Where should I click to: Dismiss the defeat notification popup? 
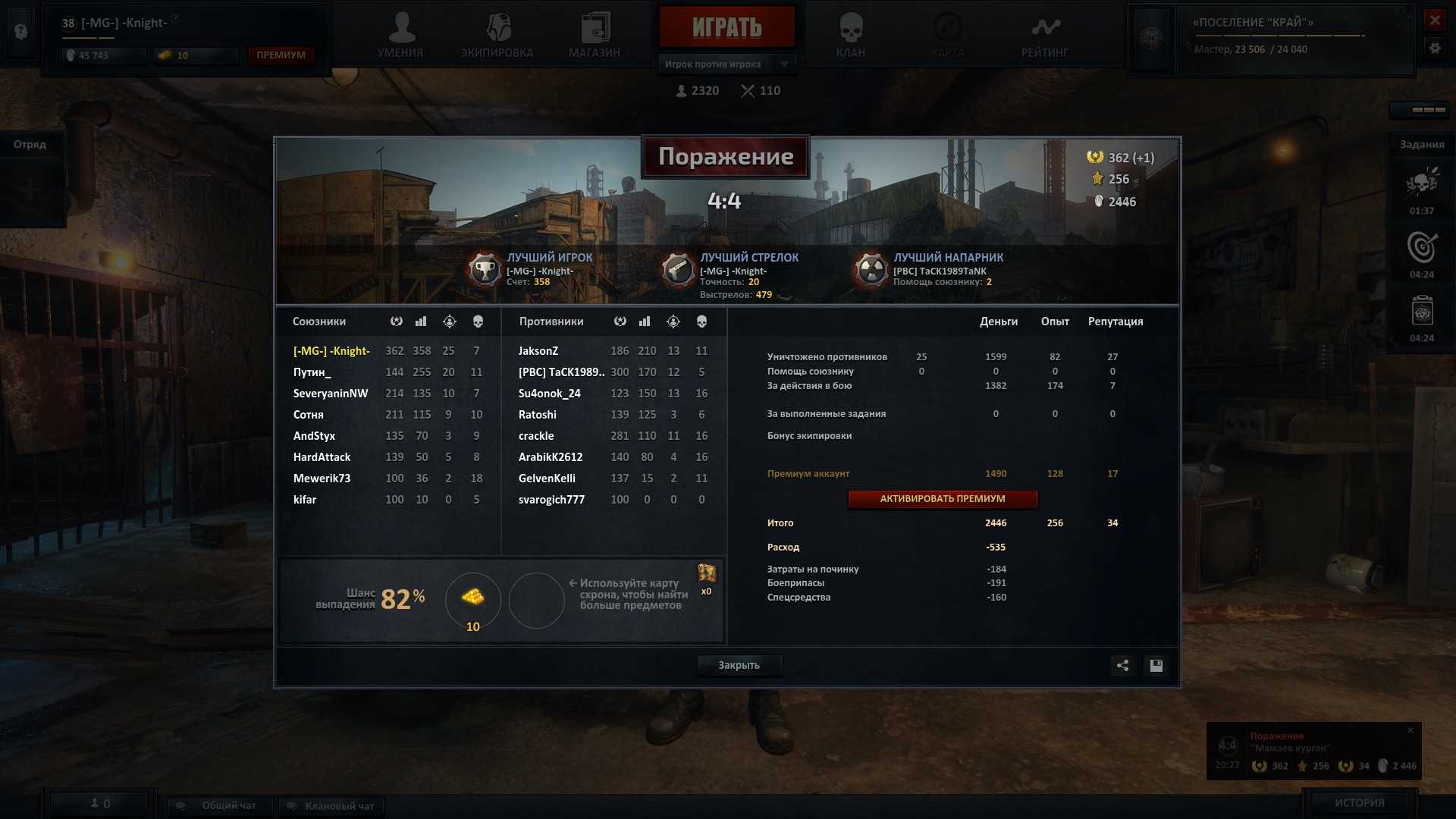(1410, 731)
